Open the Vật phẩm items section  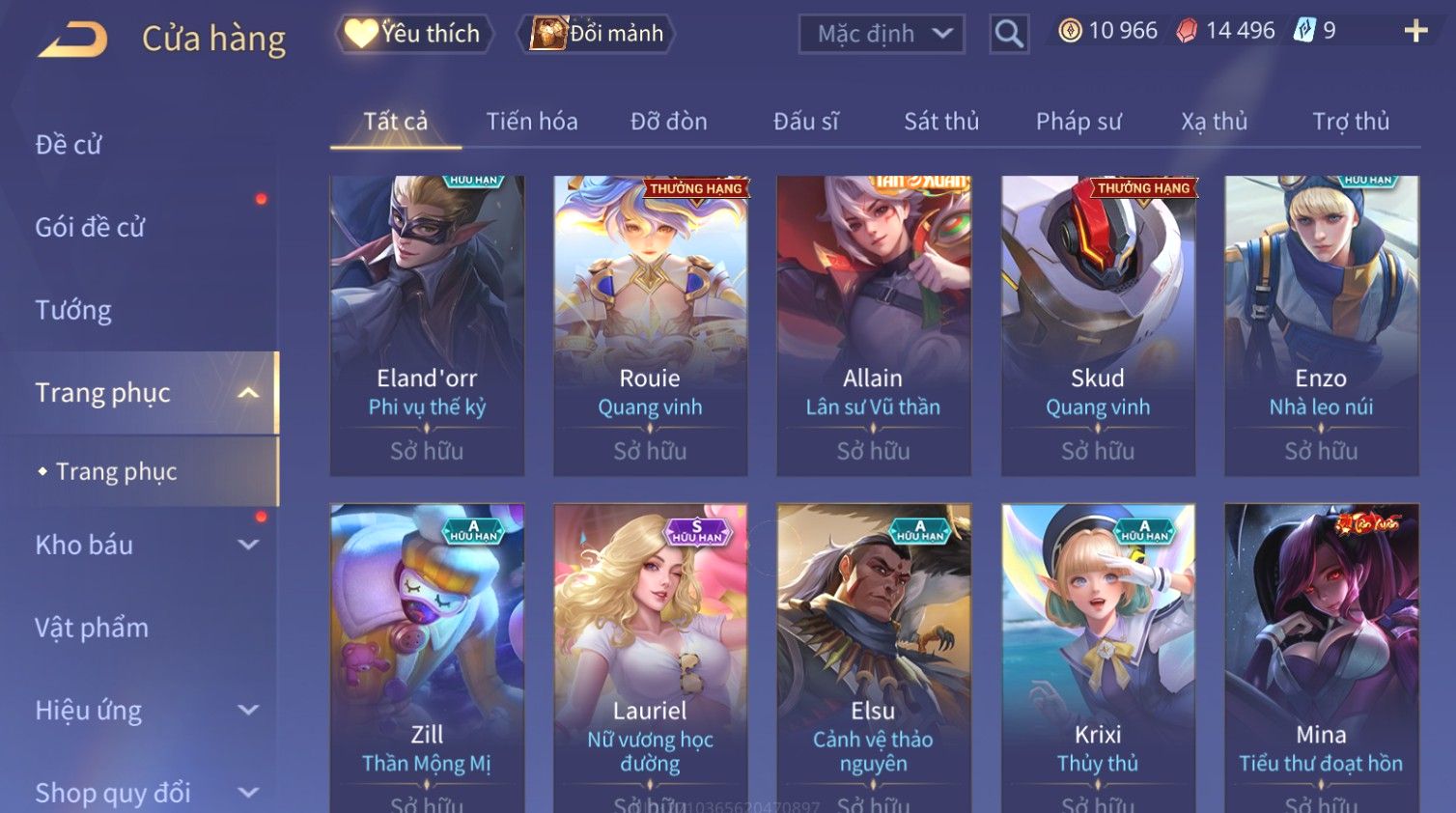[x=92, y=628]
